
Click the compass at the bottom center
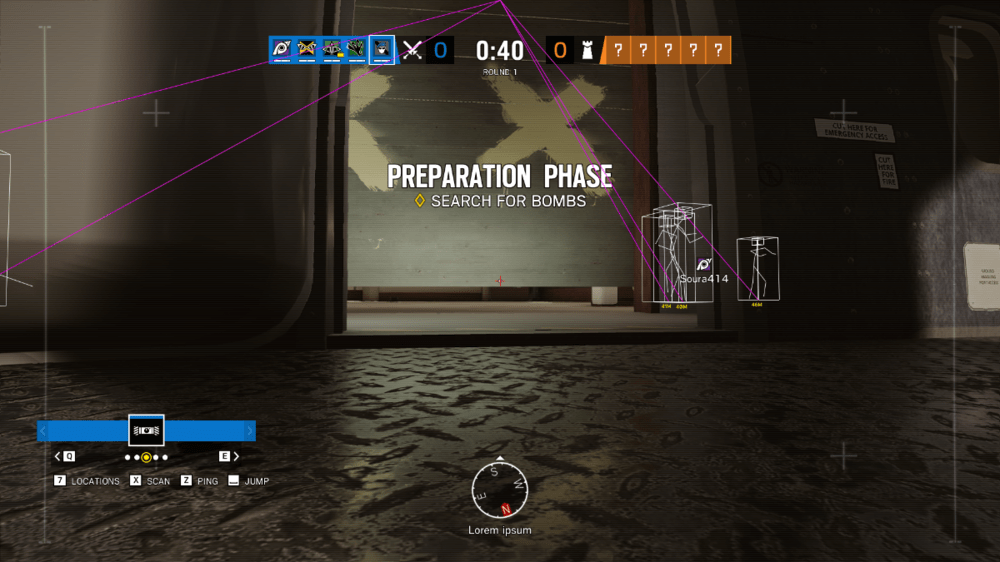pos(499,490)
